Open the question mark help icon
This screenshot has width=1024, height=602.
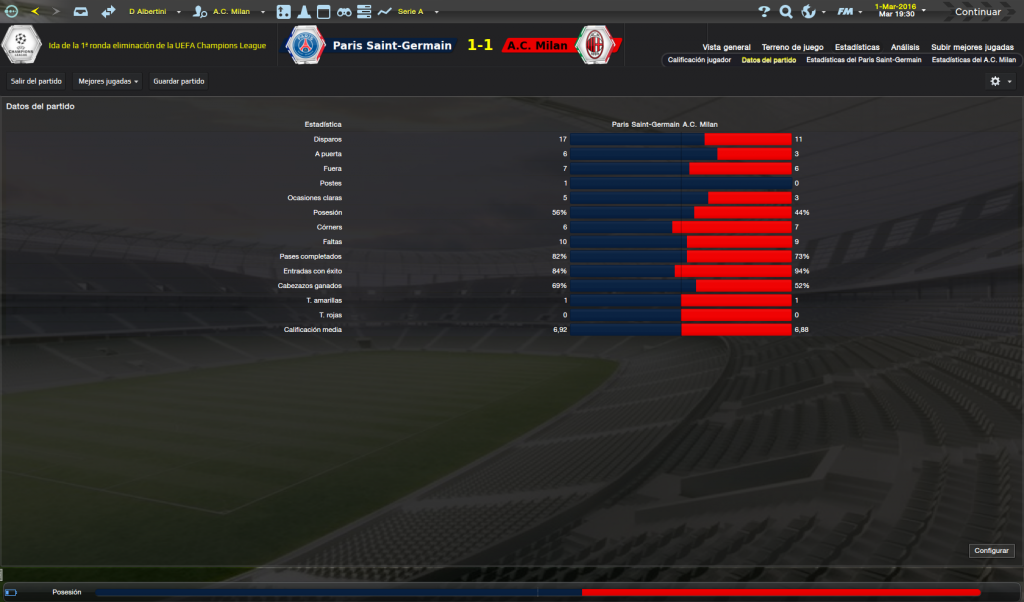[x=764, y=12]
